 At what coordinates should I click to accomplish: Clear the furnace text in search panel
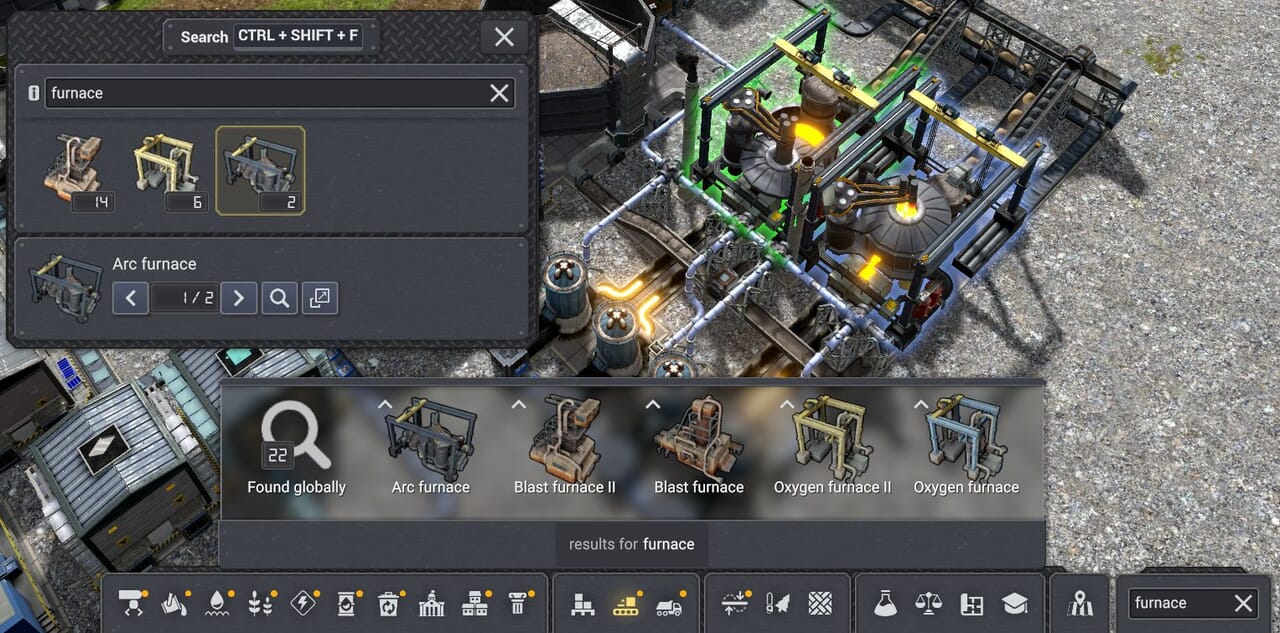point(499,93)
